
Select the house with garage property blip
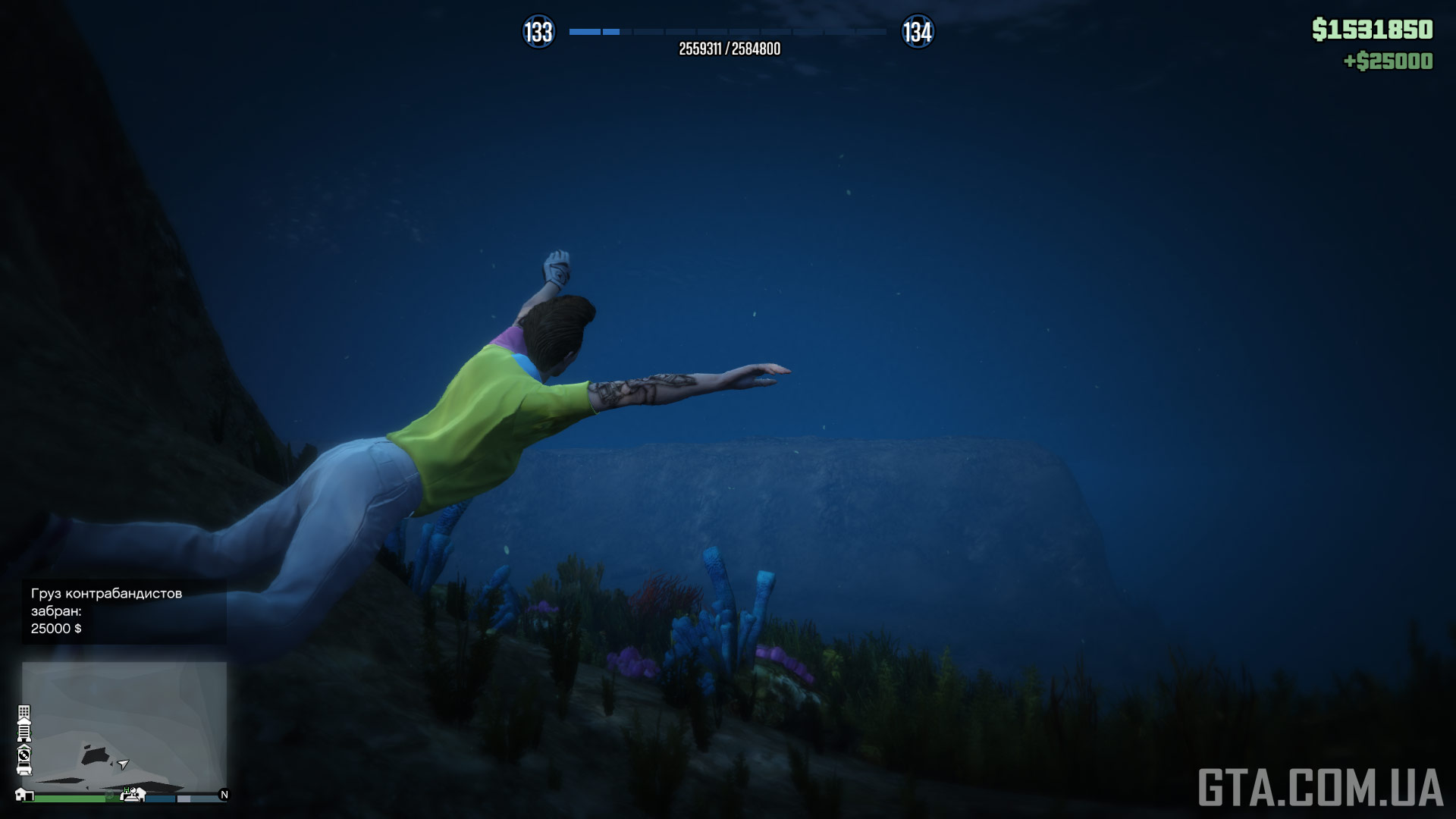[24, 795]
